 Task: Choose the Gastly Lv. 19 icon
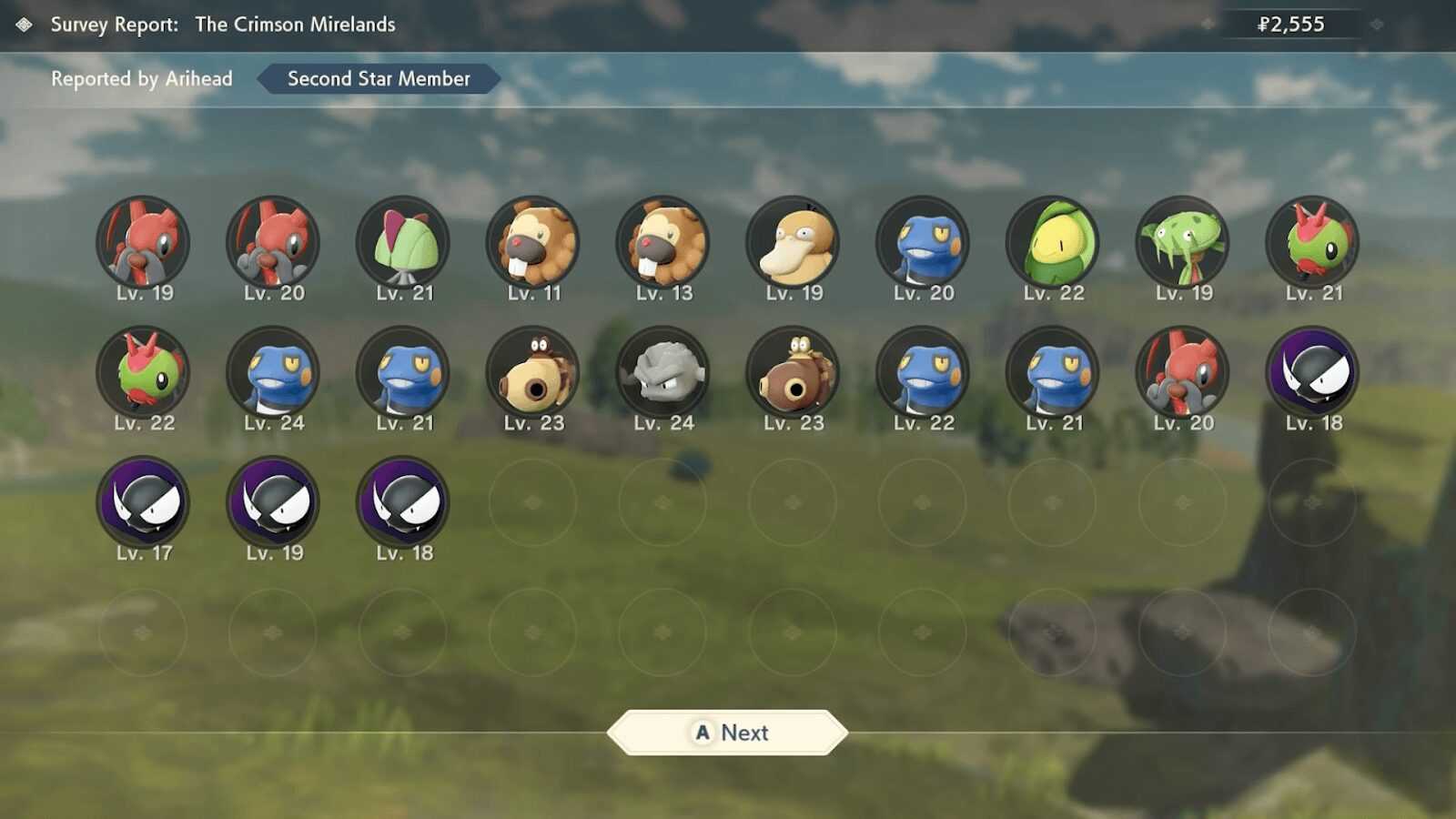273,503
